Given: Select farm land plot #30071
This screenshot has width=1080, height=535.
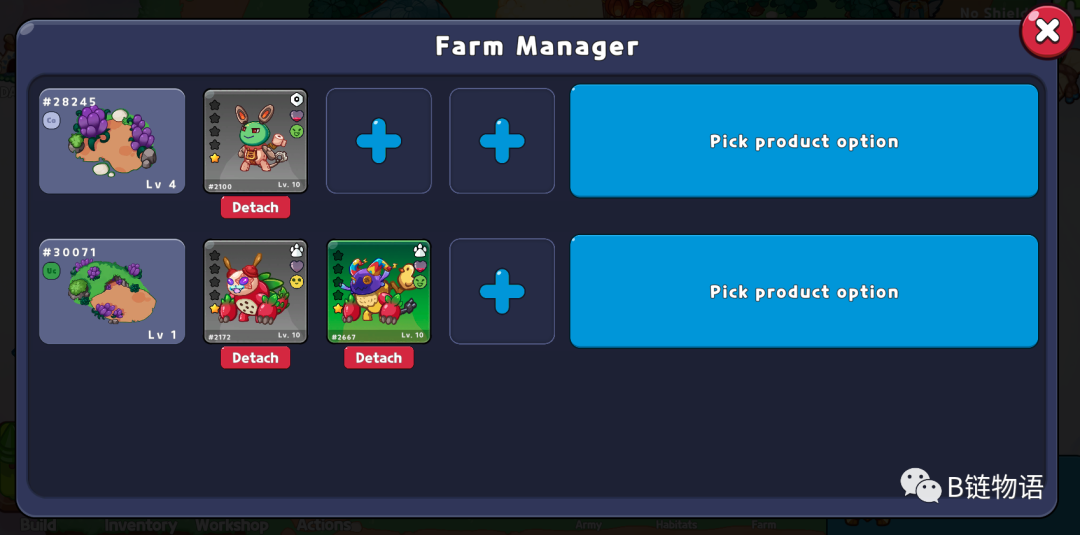Looking at the screenshot, I should [x=112, y=292].
